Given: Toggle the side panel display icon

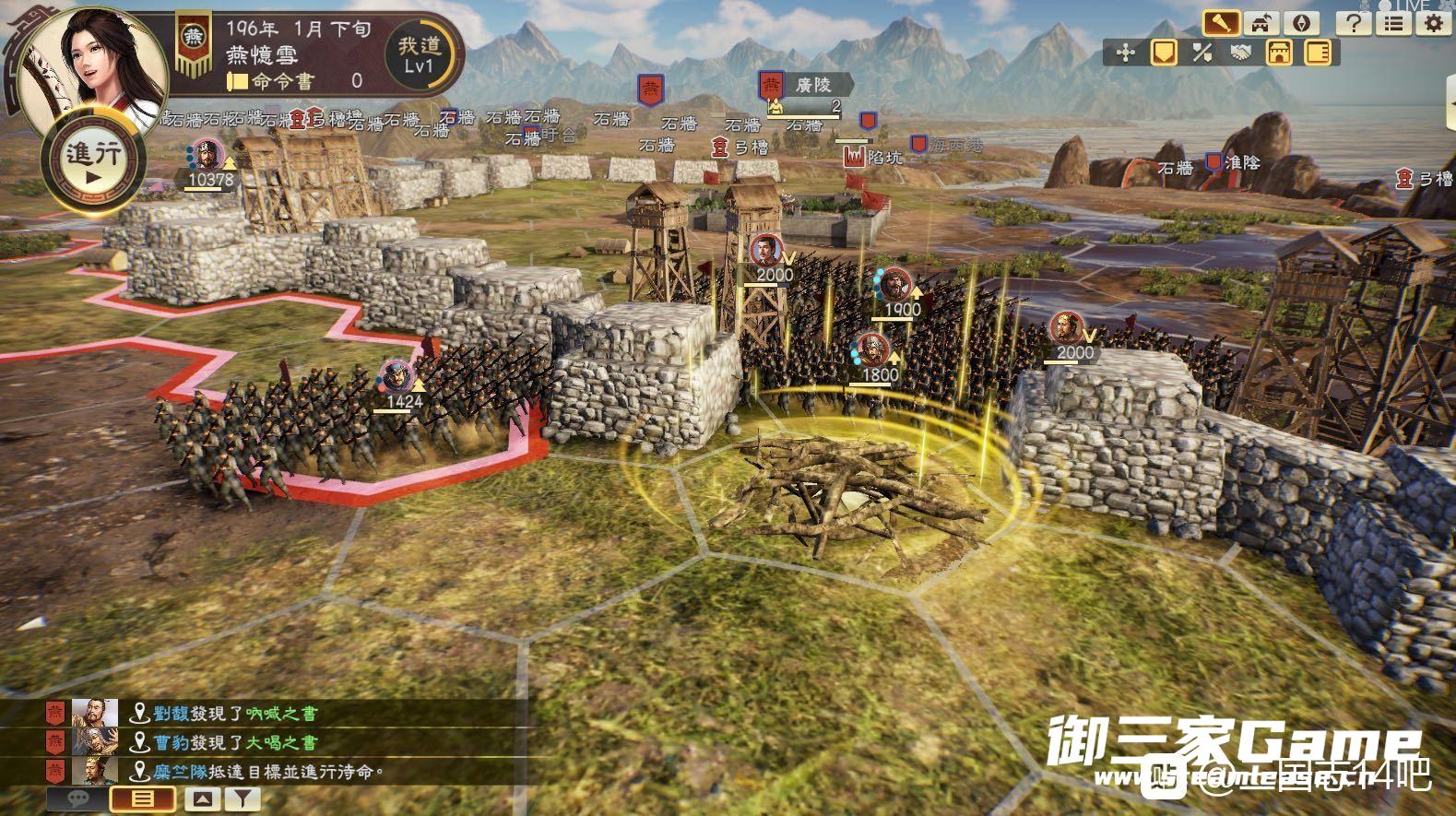Looking at the screenshot, I should point(1319,53).
